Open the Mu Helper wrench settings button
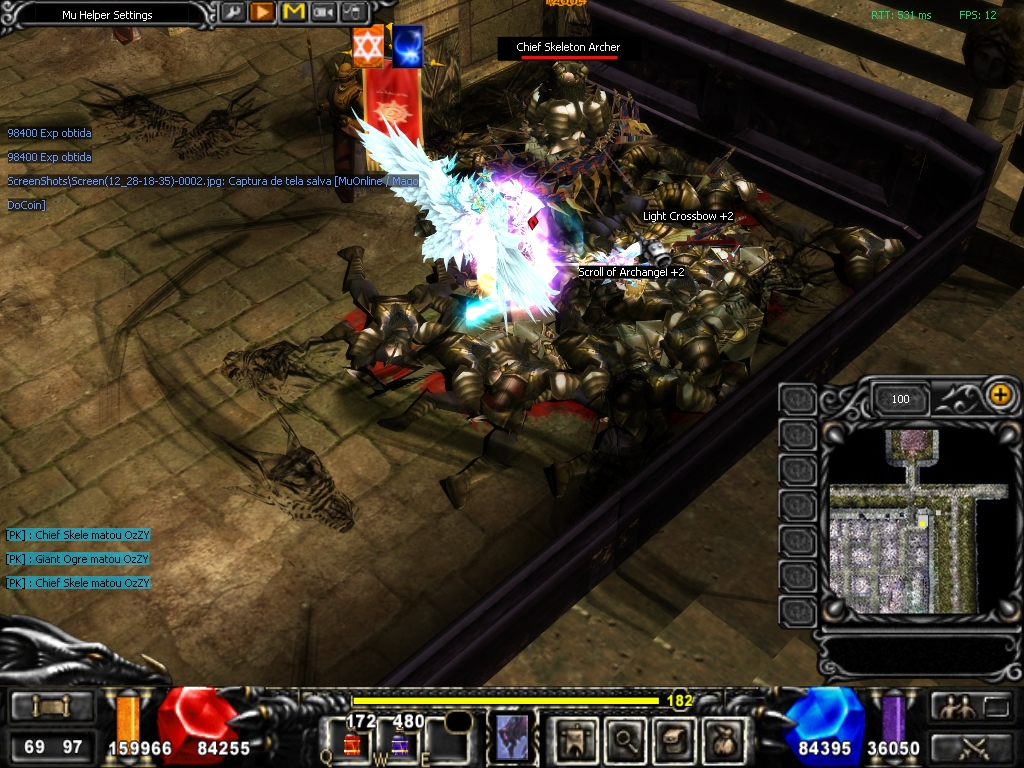The width and height of the screenshot is (1024, 768). pos(232,13)
